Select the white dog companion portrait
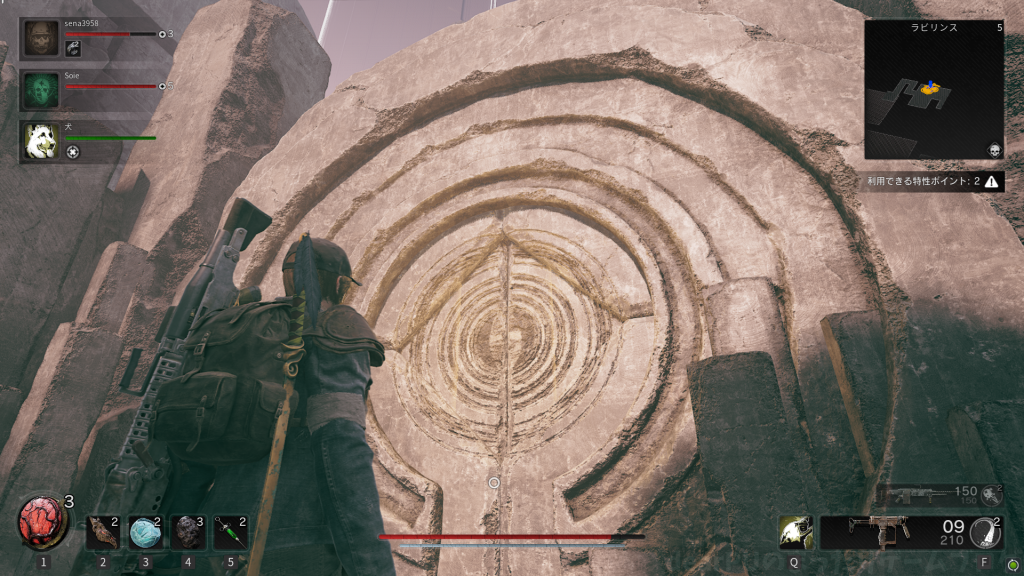The height and width of the screenshot is (576, 1024). click(x=41, y=139)
